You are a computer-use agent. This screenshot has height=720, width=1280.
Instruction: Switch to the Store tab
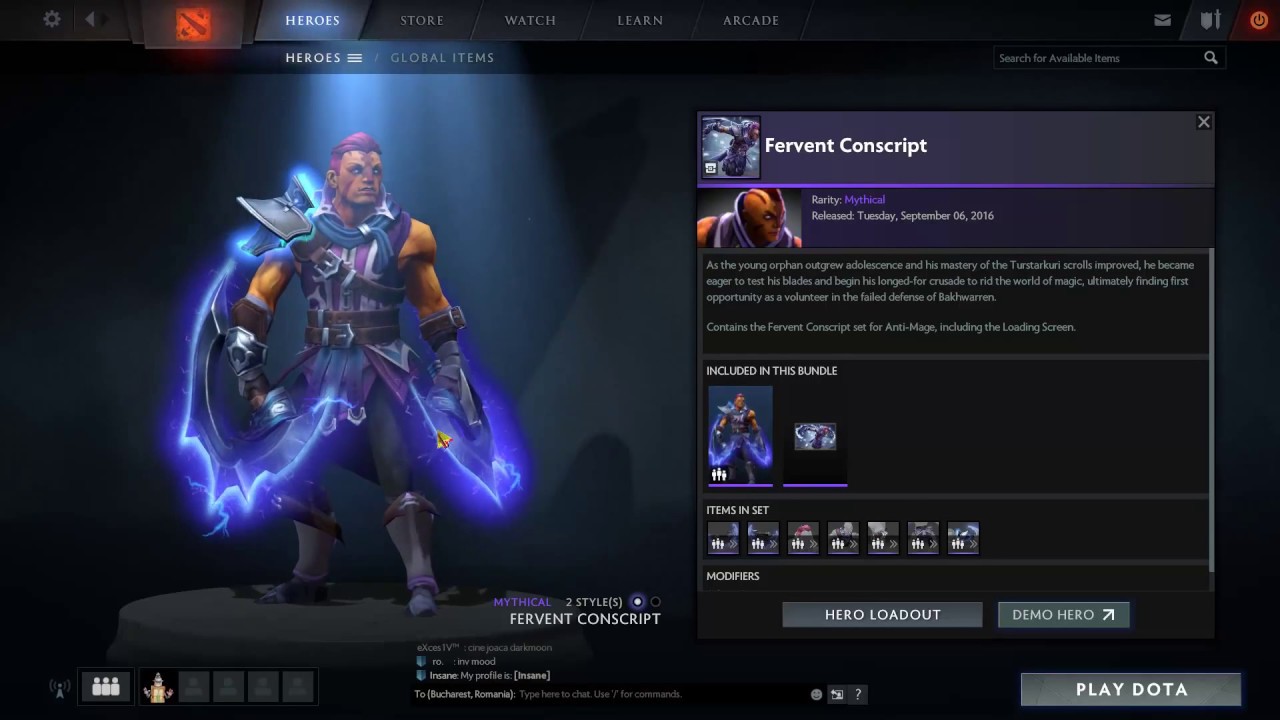coord(422,20)
